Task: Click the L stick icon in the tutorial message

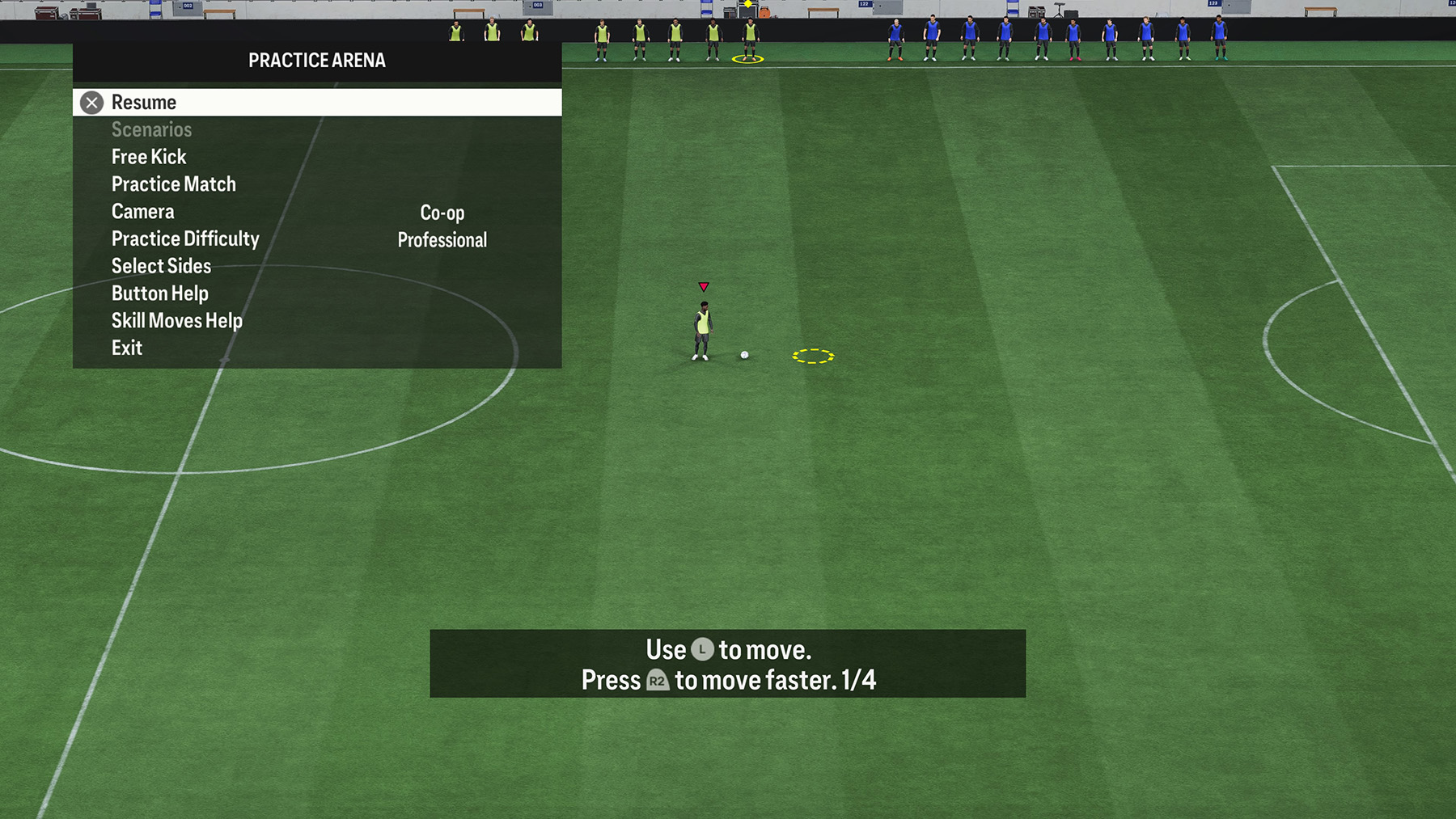Action: pos(701,648)
